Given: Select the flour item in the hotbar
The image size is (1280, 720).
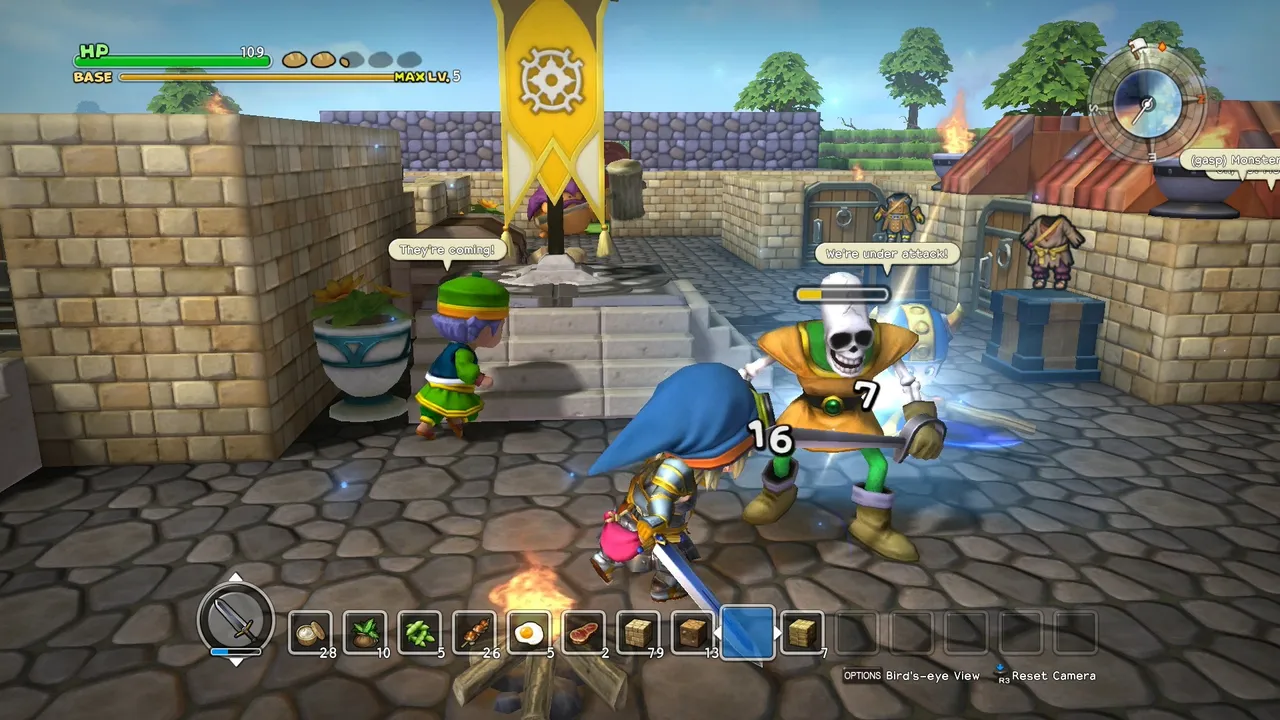Looking at the screenshot, I should click(x=309, y=633).
